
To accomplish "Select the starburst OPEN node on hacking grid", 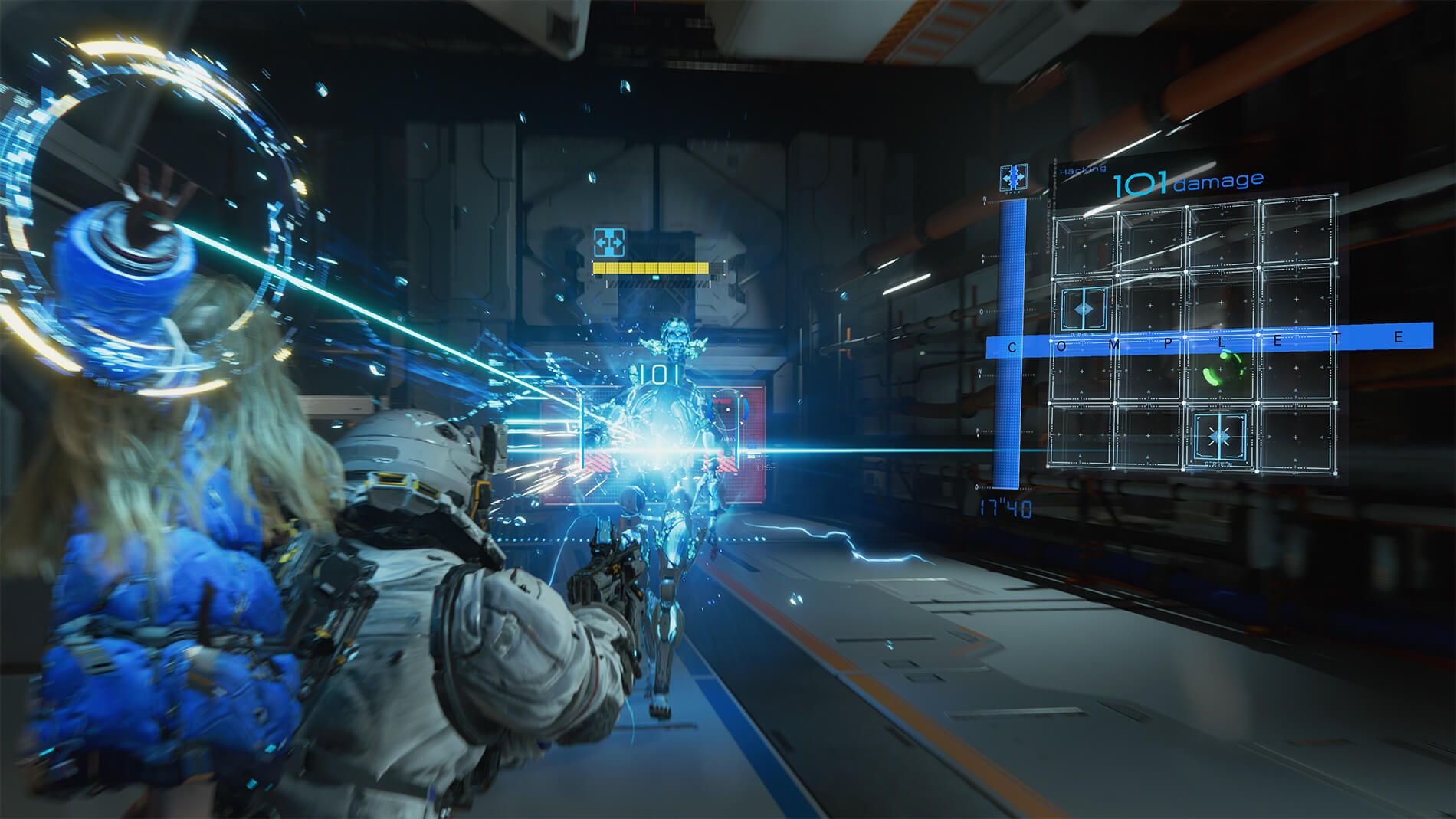I will 1218,437.
